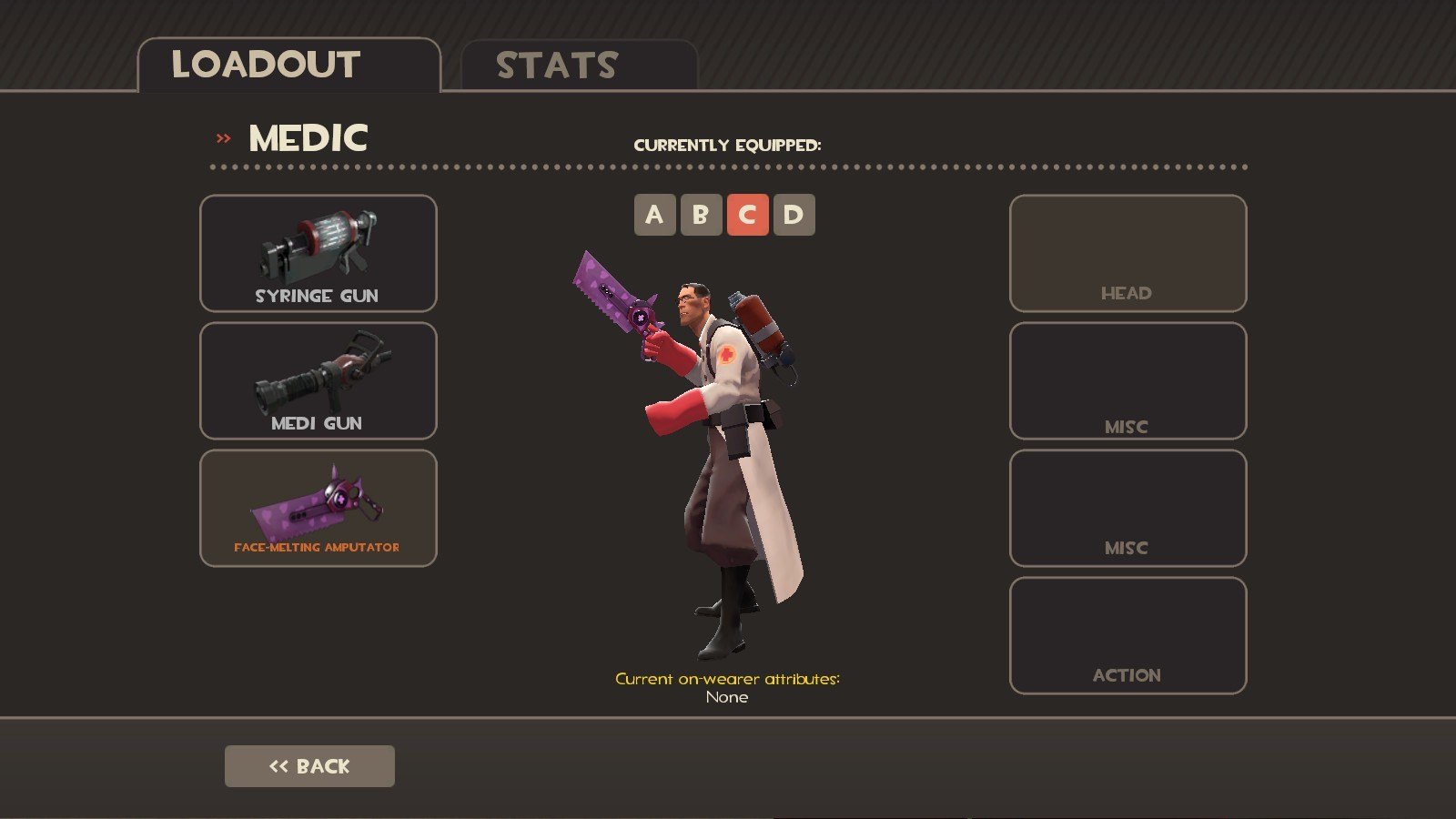Image resolution: width=1456 pixels, height=819 pixels.
Task: Go back with the Back button
Action: [309, 766]
